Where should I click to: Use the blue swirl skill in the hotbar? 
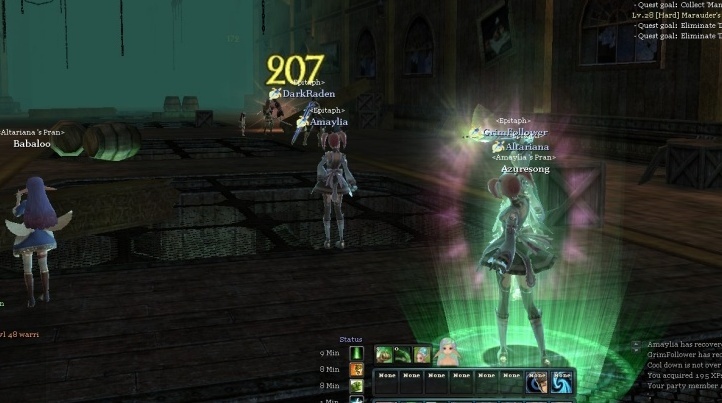[561, 381]
